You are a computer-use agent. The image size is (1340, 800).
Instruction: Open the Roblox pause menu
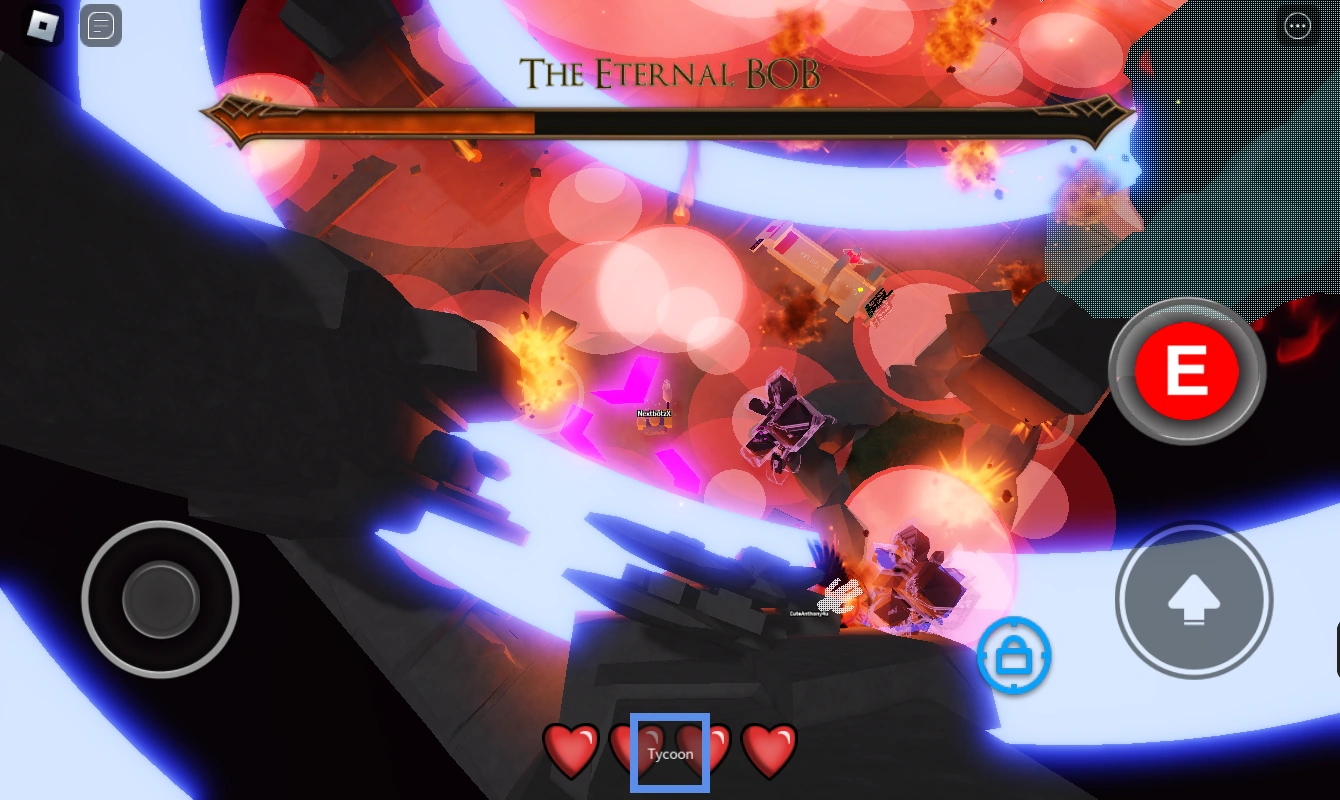click(42, 26)
